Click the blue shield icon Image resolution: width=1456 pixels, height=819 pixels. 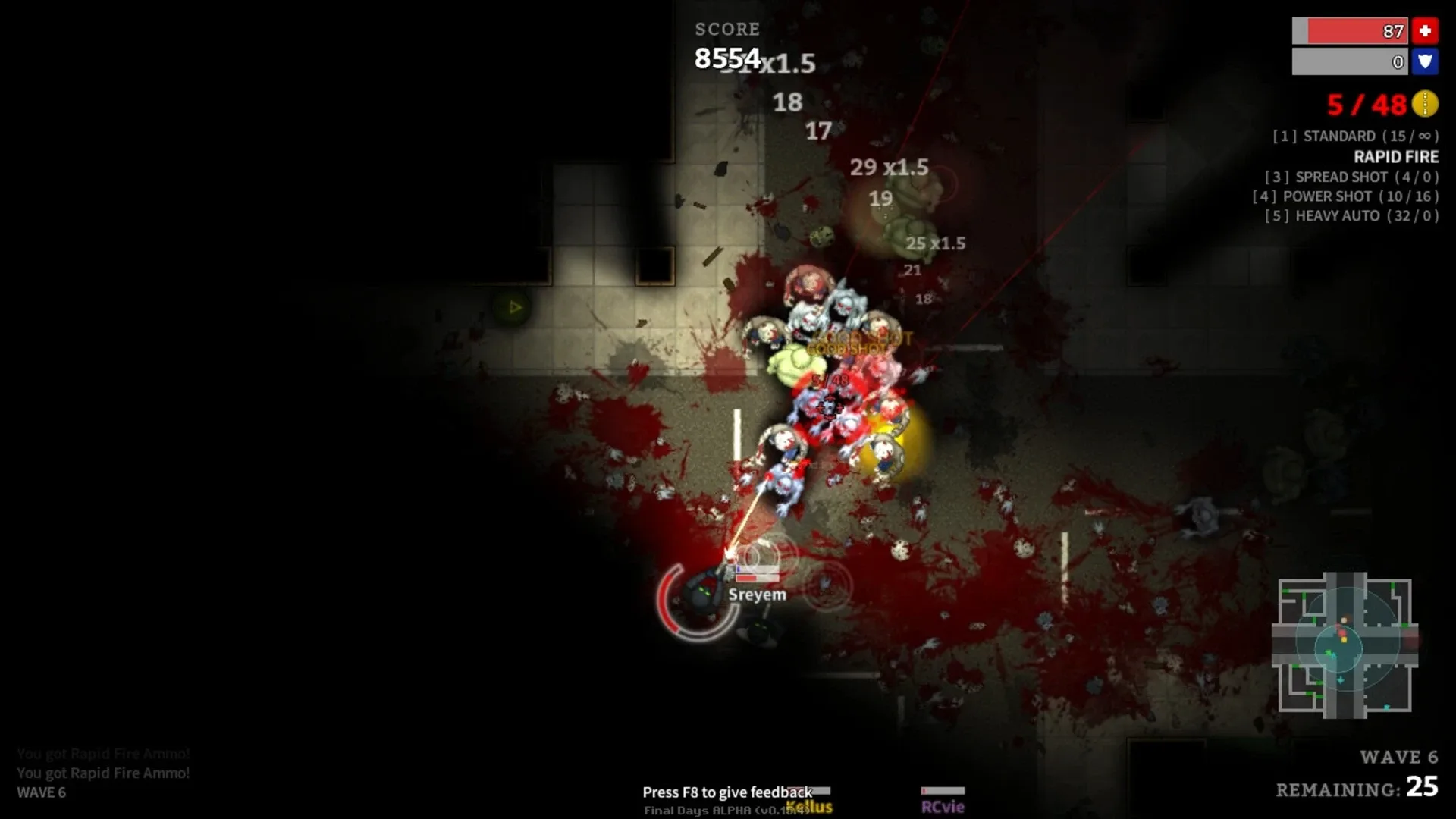(x=1426, y=62)
